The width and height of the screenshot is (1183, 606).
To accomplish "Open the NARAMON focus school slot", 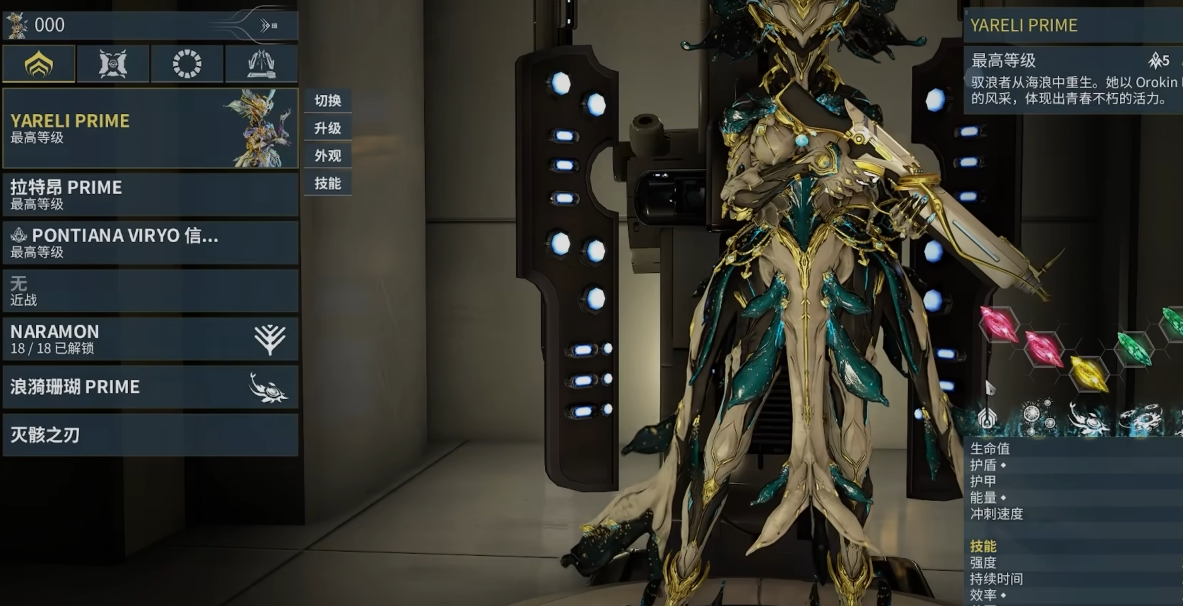I will pyautogui.click(x=150, y=339).
